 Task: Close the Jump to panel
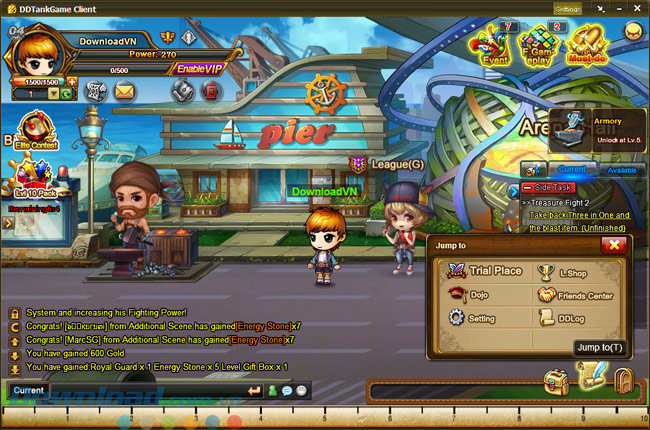coord(615,245)
